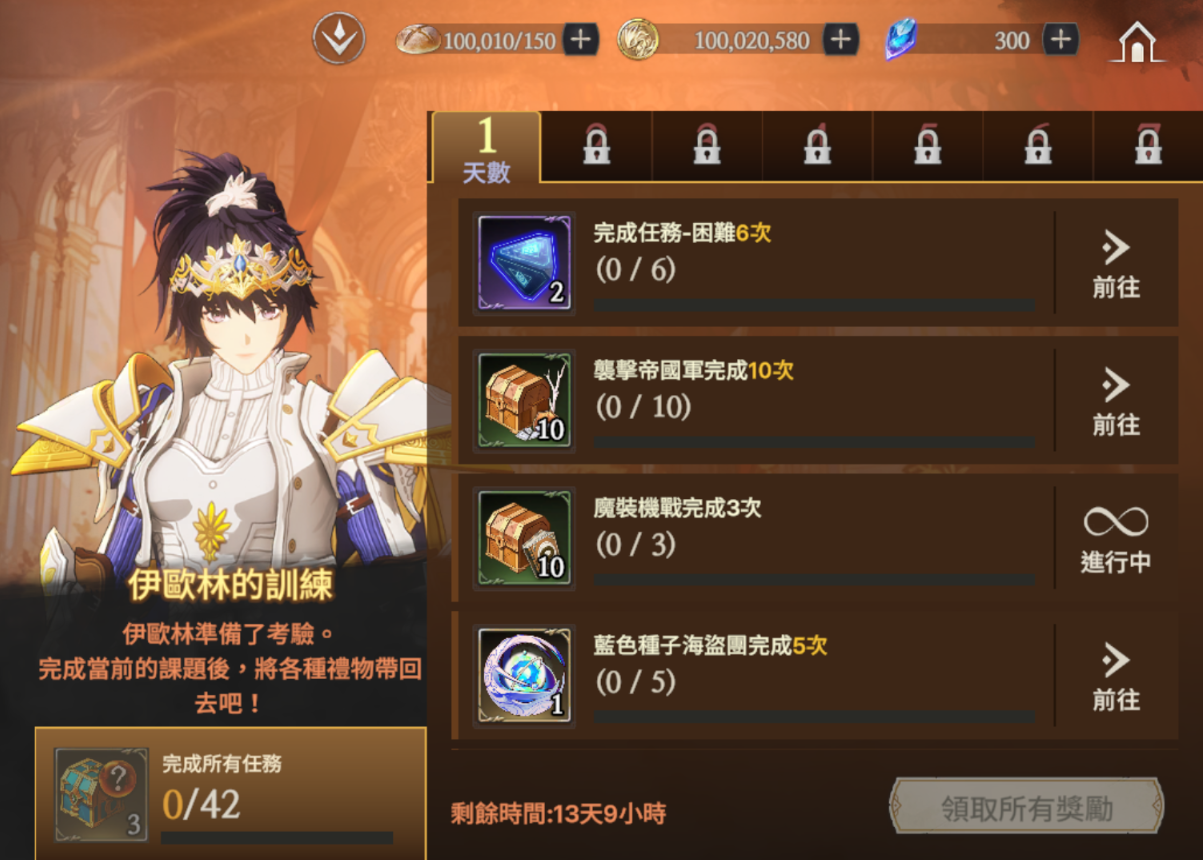This screenshot has width=1203, height=860.
Task: Open the home screen via house icon
Action: (1137, 42)
